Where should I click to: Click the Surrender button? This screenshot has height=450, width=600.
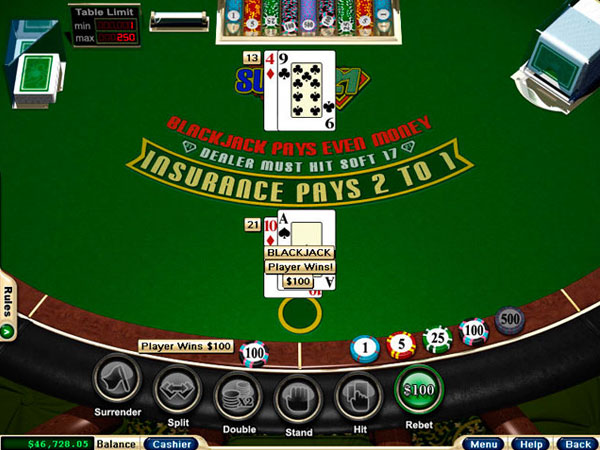coord(116,384)
